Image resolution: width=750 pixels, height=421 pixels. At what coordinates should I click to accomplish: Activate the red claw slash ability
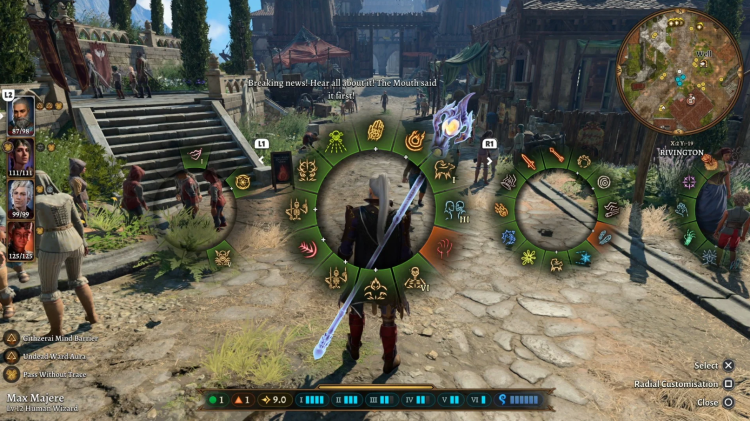pyautogui.click(x=308, y=247)
